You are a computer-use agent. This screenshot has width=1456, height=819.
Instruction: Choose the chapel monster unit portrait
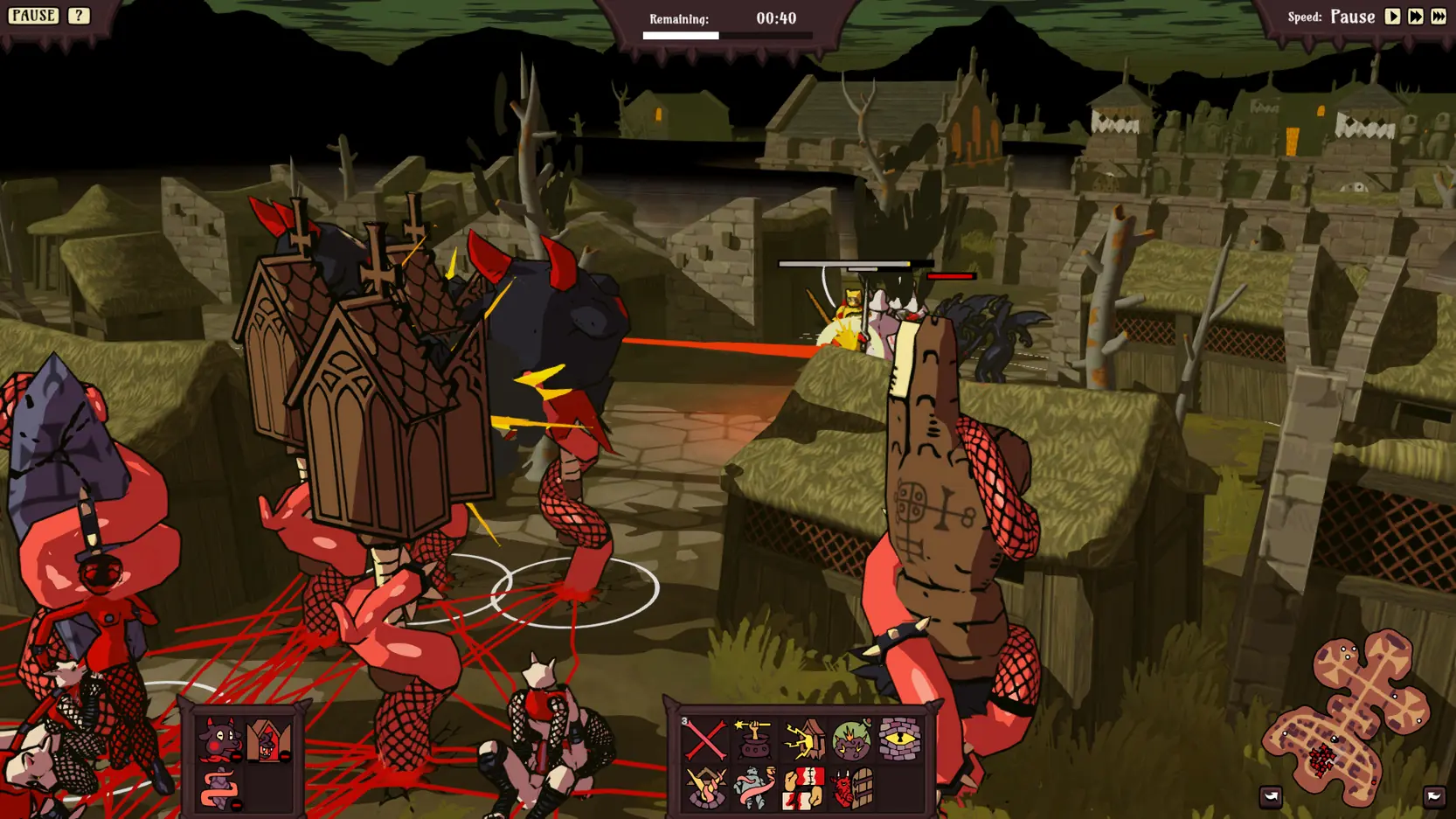tap(268, 741)
